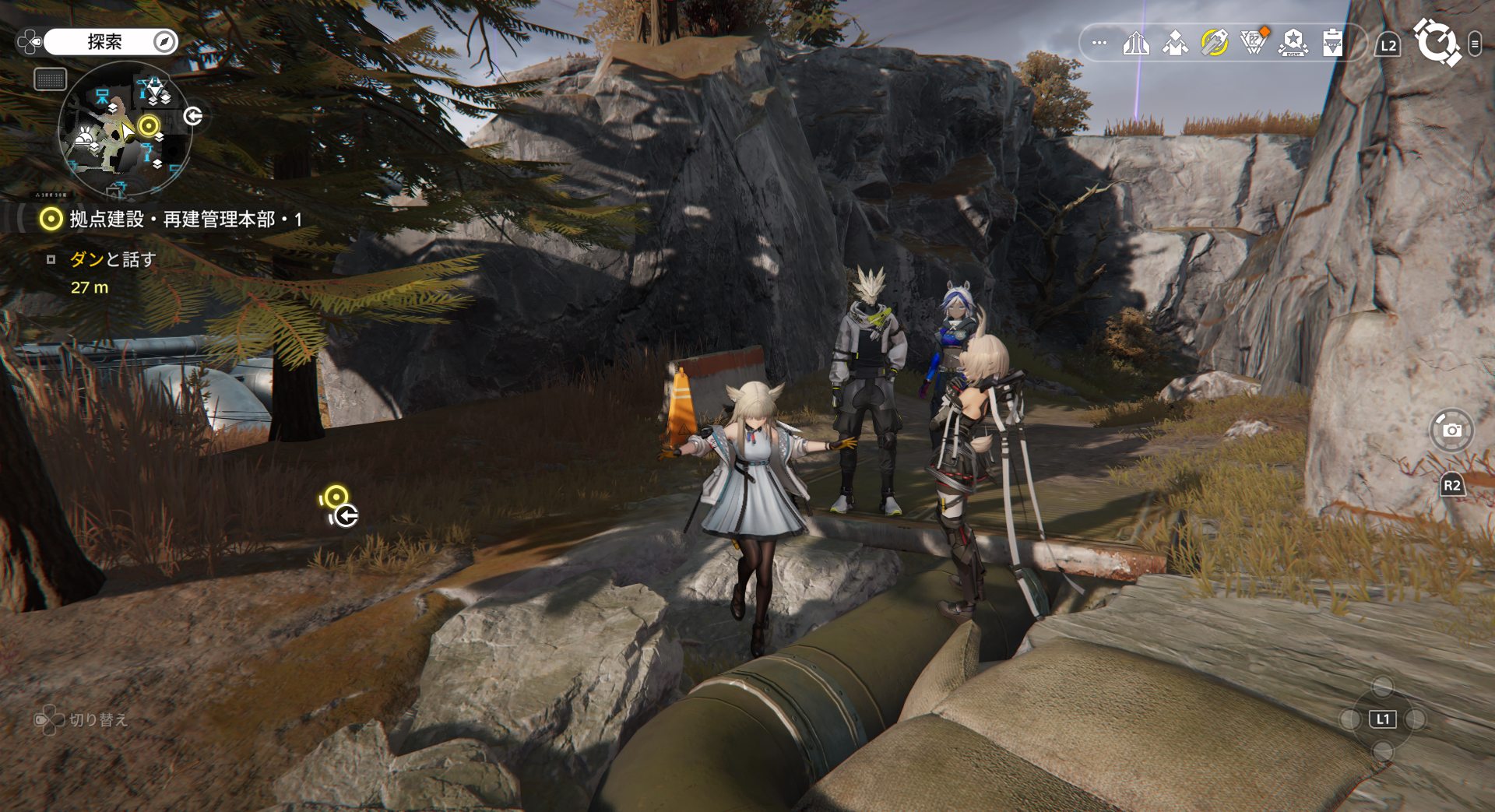The image size is (1495, 812).
Task: Open the triple-arrow tower icon in toolbar
Action: tap(1136, 43)
